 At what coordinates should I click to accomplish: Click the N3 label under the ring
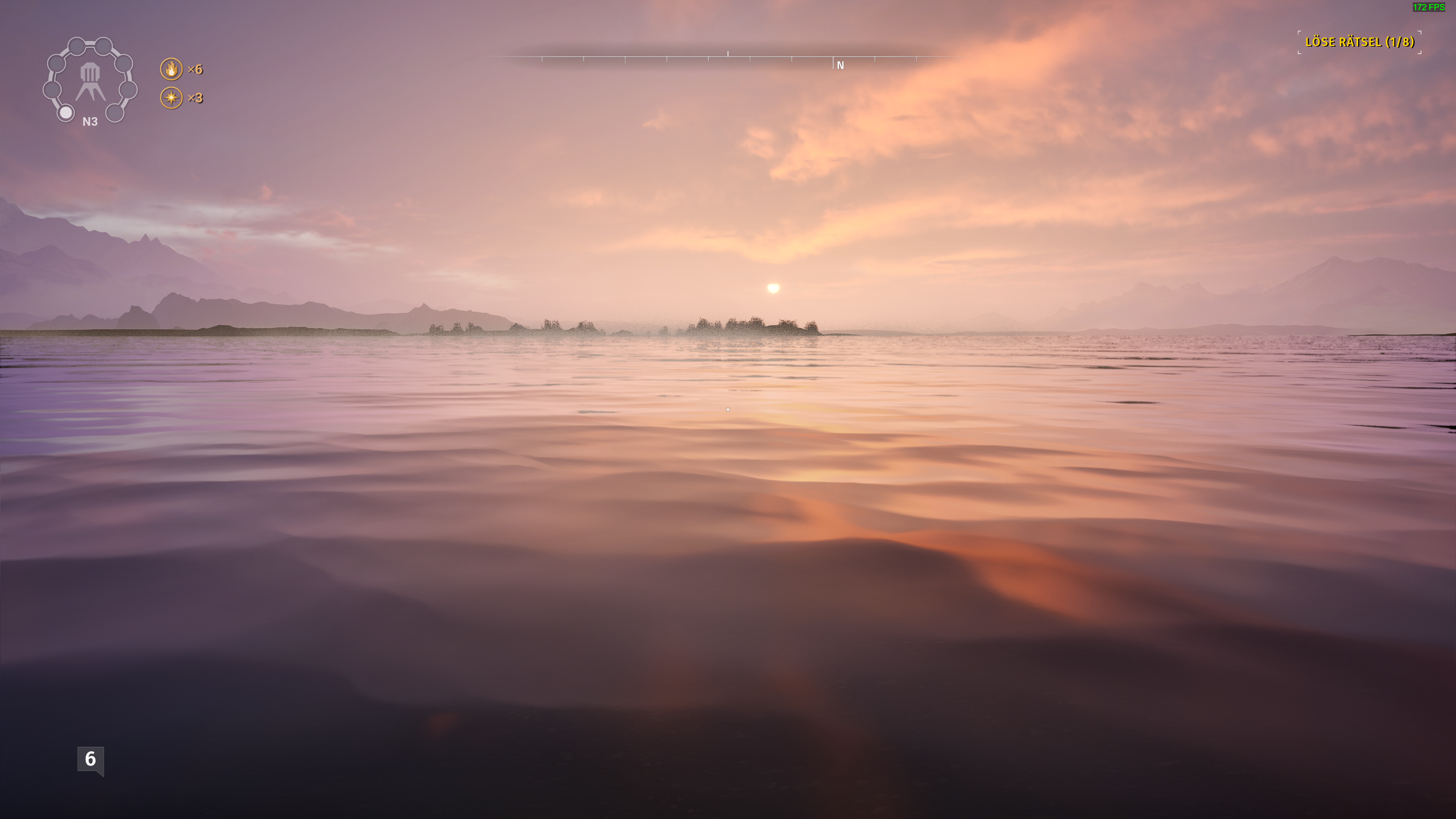click(89, 122)
